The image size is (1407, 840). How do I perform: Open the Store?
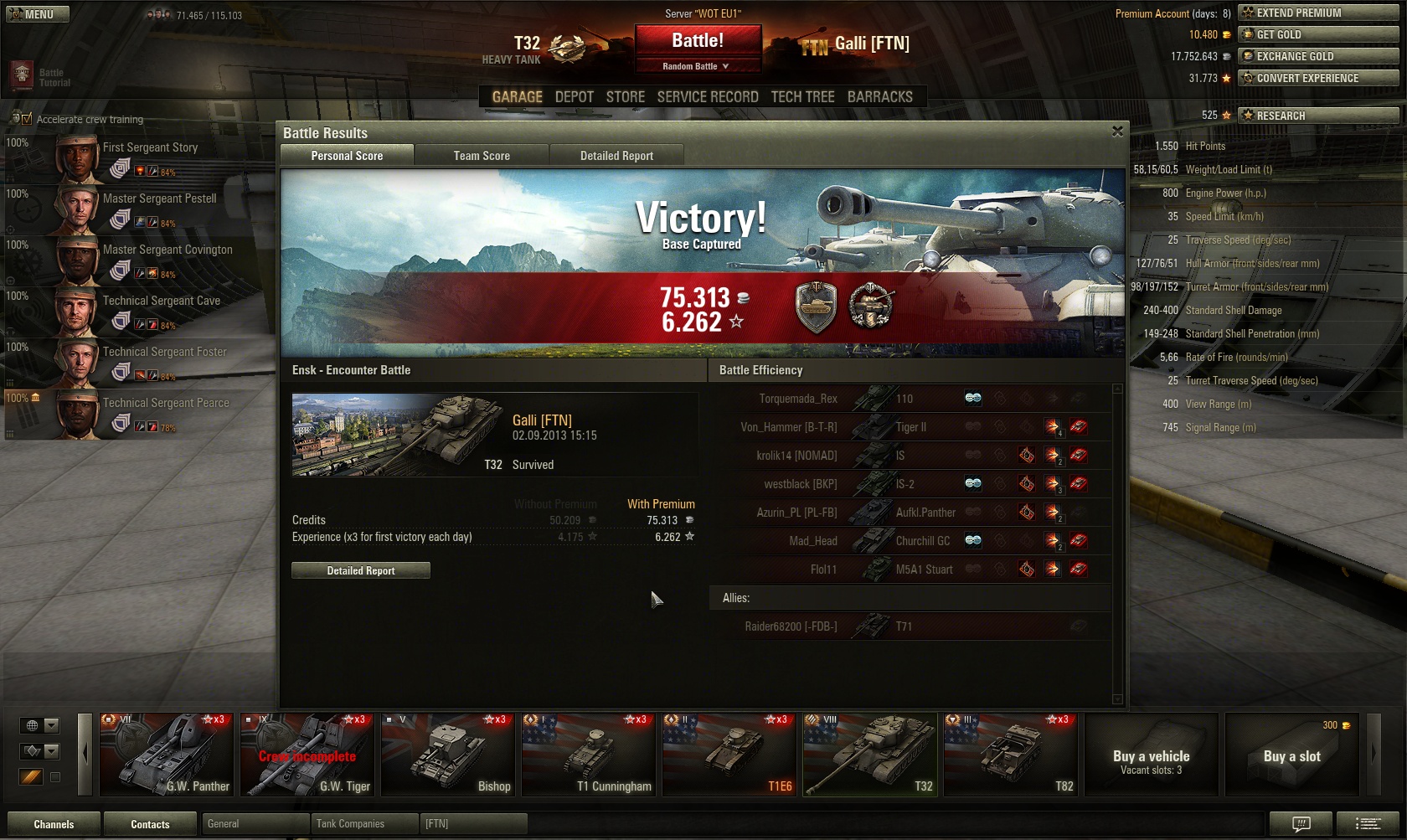click(x=626, y=97)
